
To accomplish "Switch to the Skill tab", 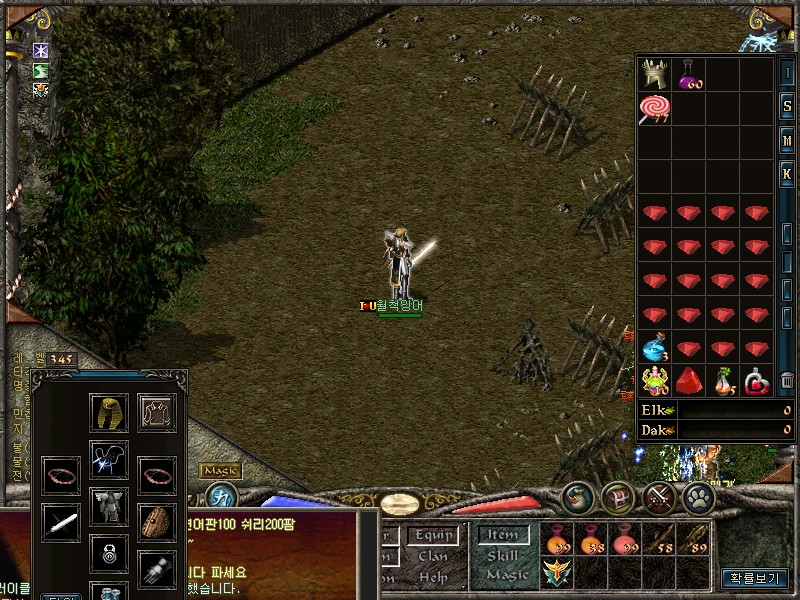I will click(x=503, y=556).
